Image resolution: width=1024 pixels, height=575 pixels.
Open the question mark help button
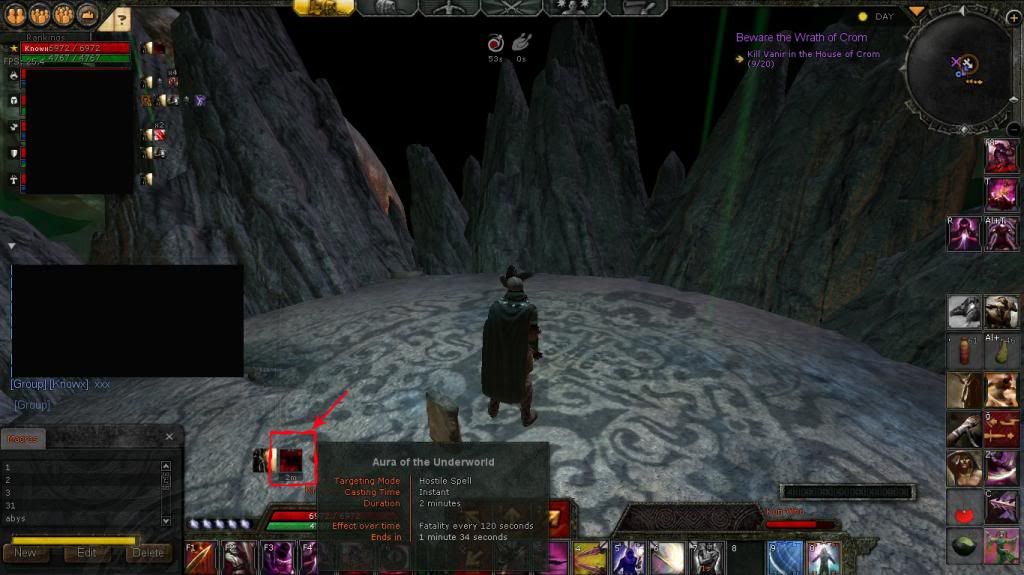point(120,18)
